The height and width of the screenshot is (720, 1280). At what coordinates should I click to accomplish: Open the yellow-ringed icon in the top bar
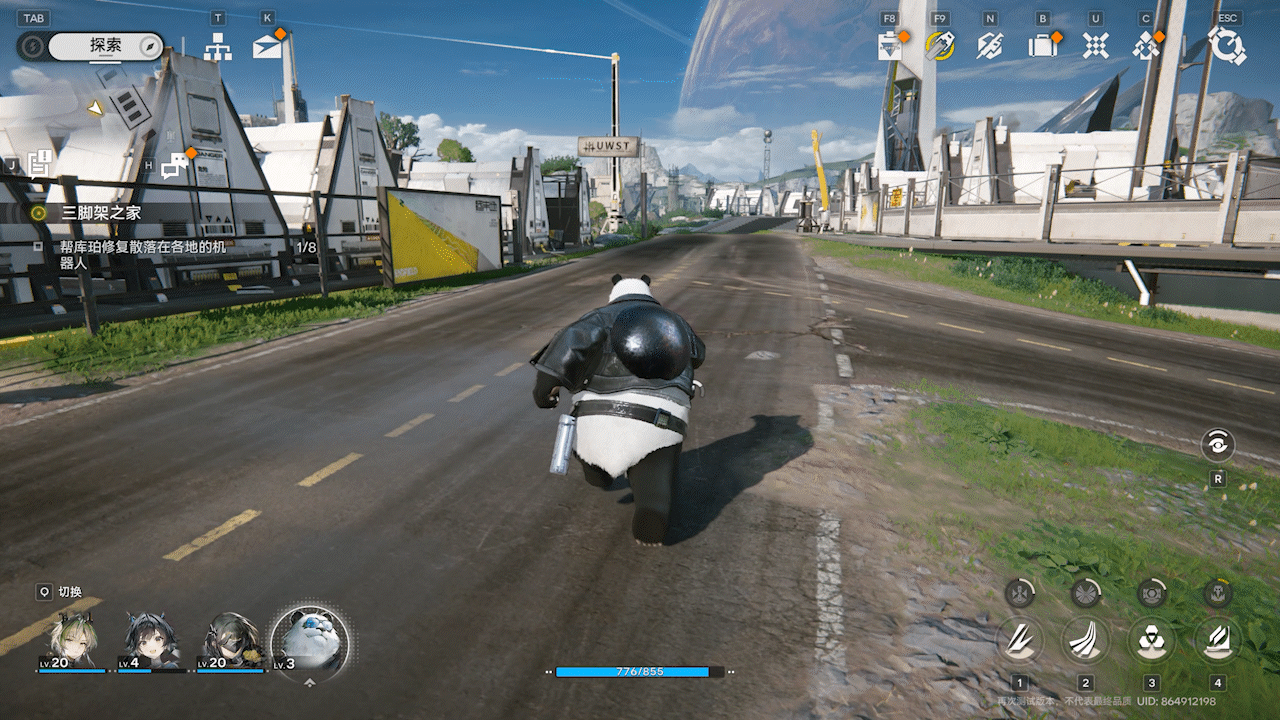(x=939, y=46)
